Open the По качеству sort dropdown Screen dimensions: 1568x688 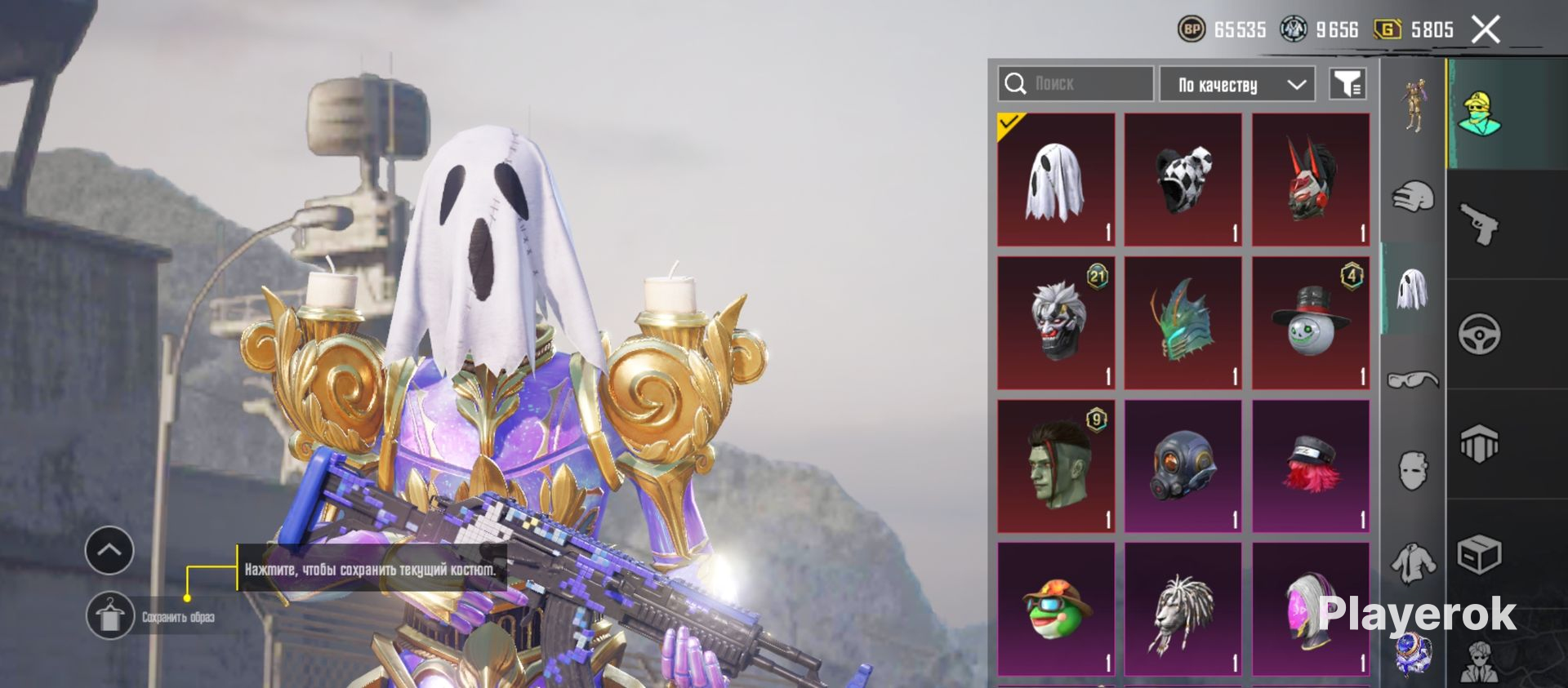1236,84
